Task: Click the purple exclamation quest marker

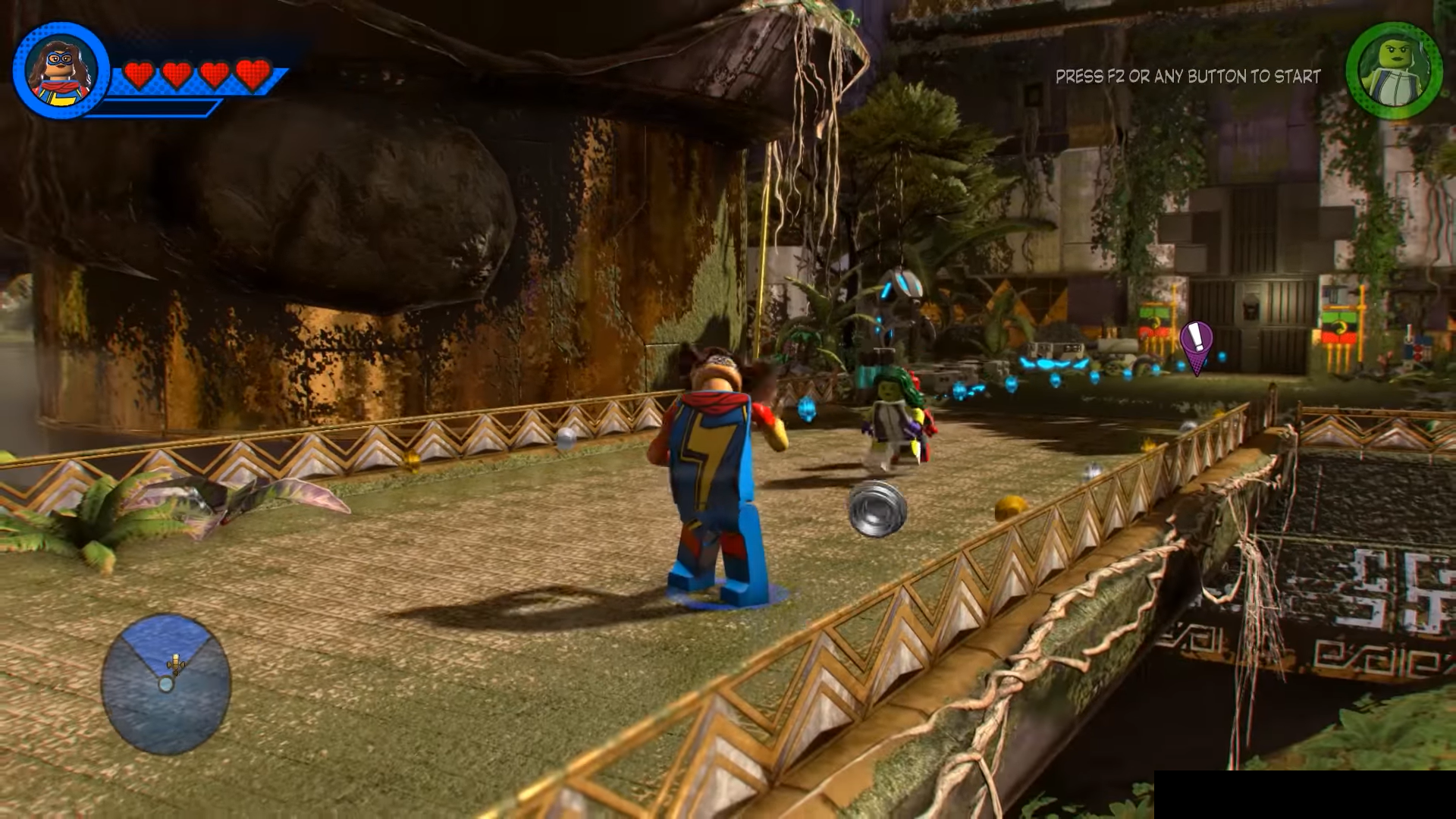Action: pyautogui.click(x=1197, y=343)
